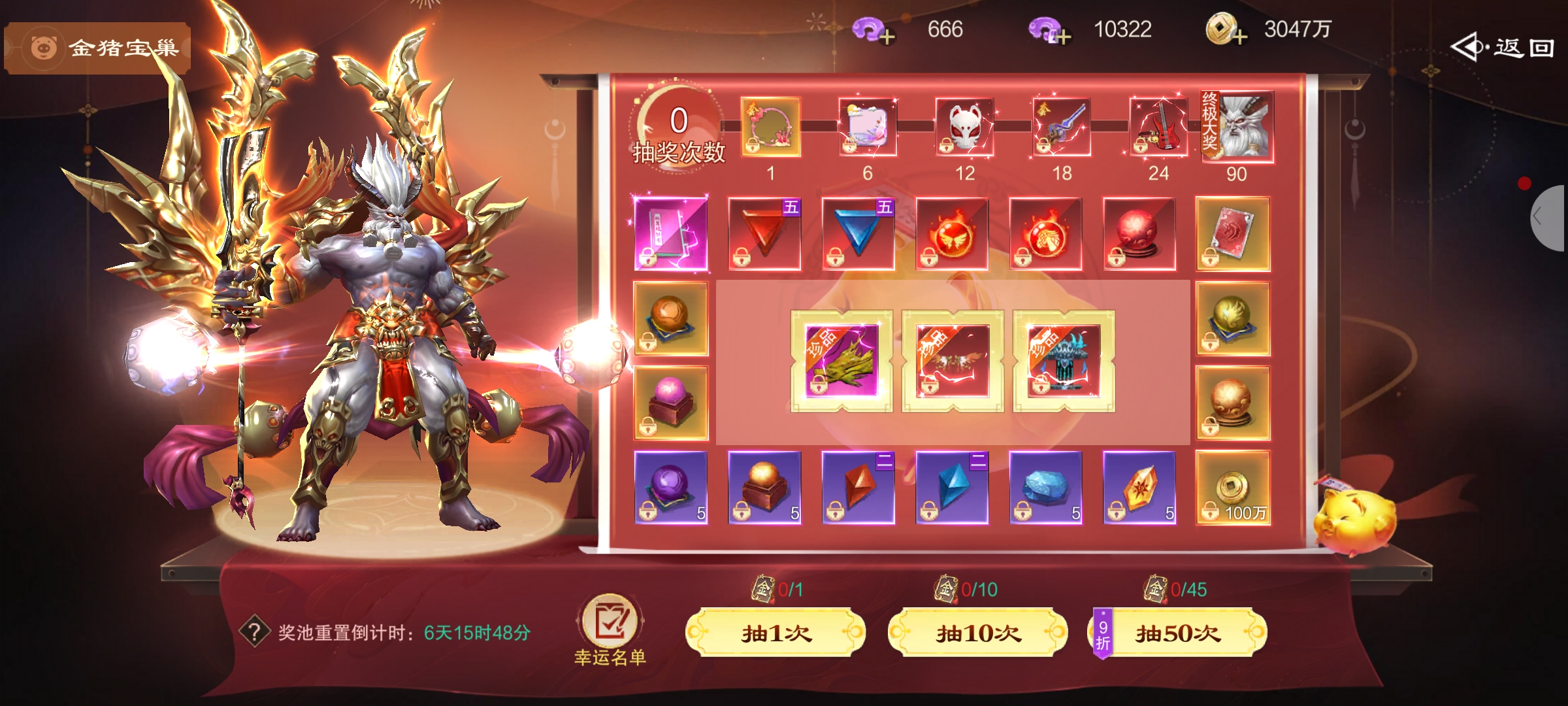1568x706 pixels.
Task: Select the 100万 gold coin reward
Action: point(1233,488)
